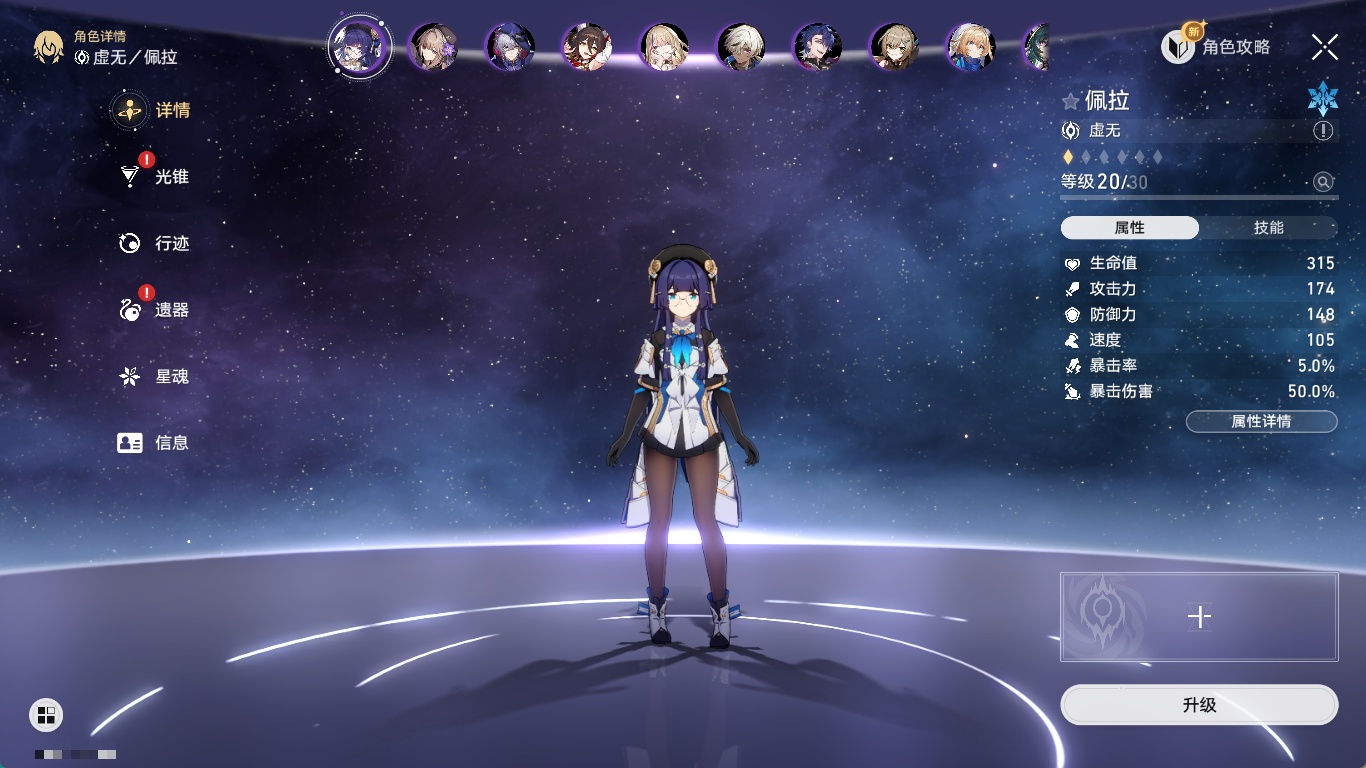Choose the blonde character with blue outfit portrait
The height and width of the screenshot is (768, 1366).
[970, 47]
